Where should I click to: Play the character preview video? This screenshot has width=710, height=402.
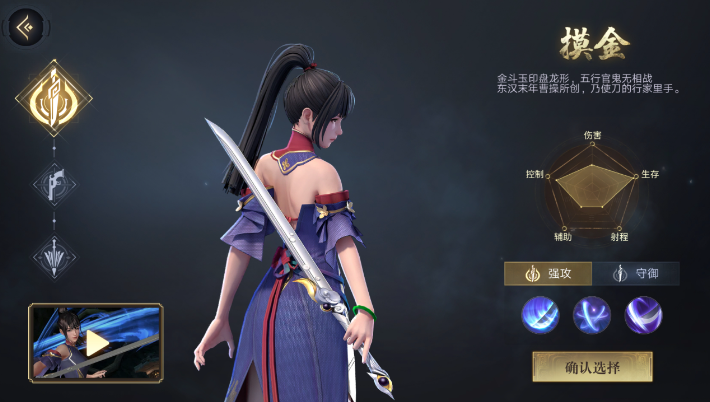[96, 343]
